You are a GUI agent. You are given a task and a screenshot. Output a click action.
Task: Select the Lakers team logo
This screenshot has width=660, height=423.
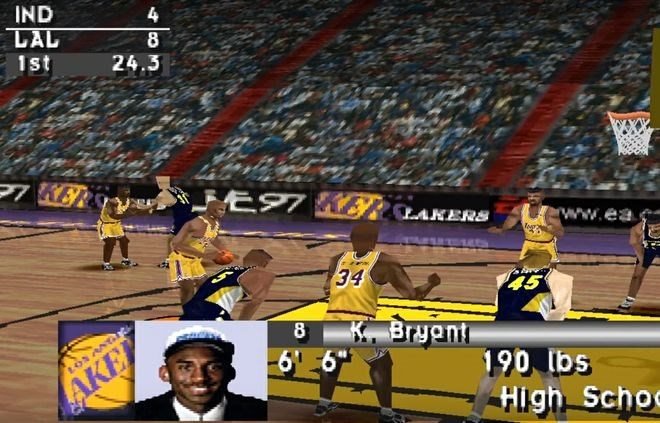[96, 370]
